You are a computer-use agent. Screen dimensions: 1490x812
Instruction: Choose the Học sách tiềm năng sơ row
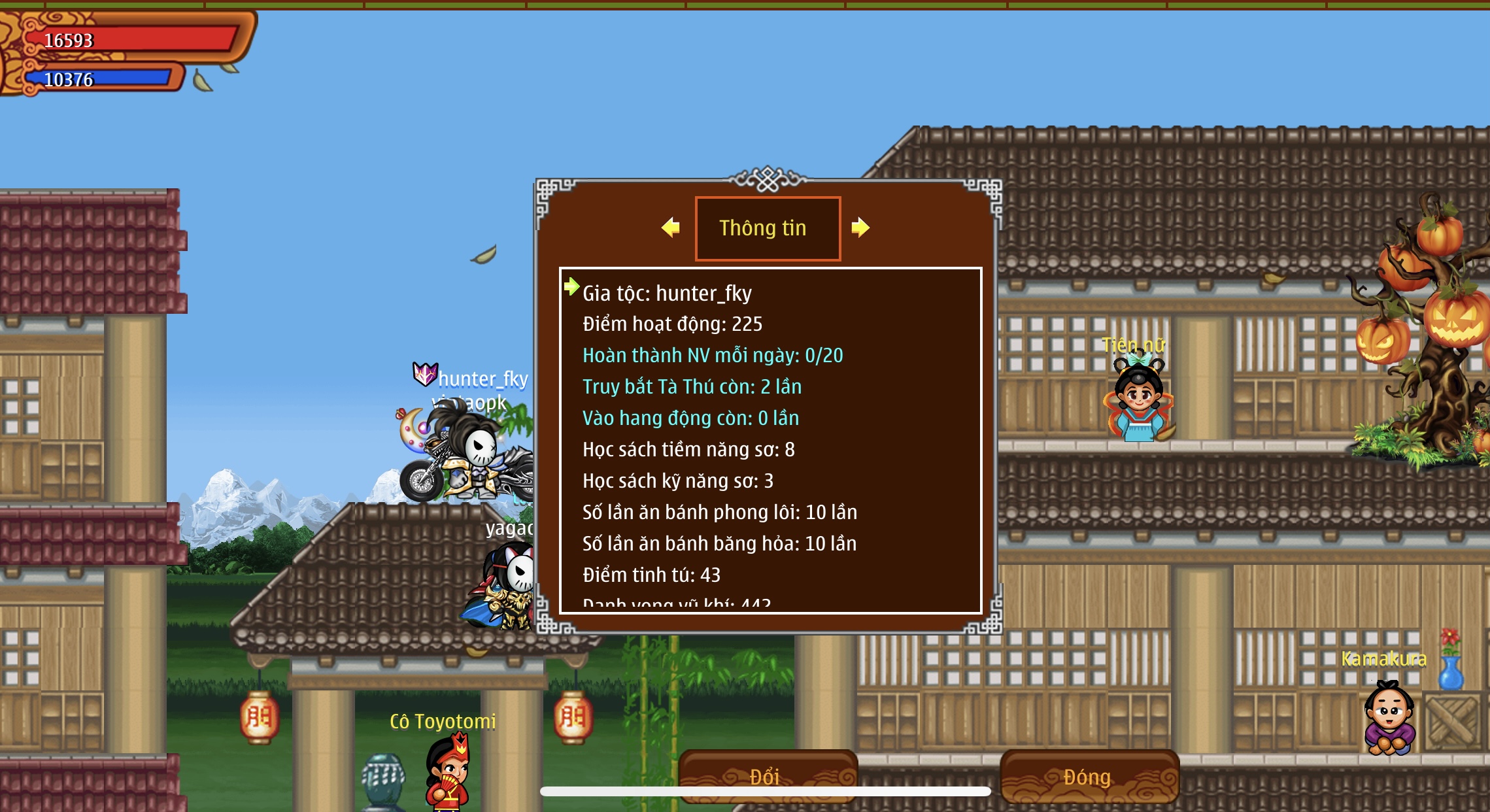(x=688, y=450)
